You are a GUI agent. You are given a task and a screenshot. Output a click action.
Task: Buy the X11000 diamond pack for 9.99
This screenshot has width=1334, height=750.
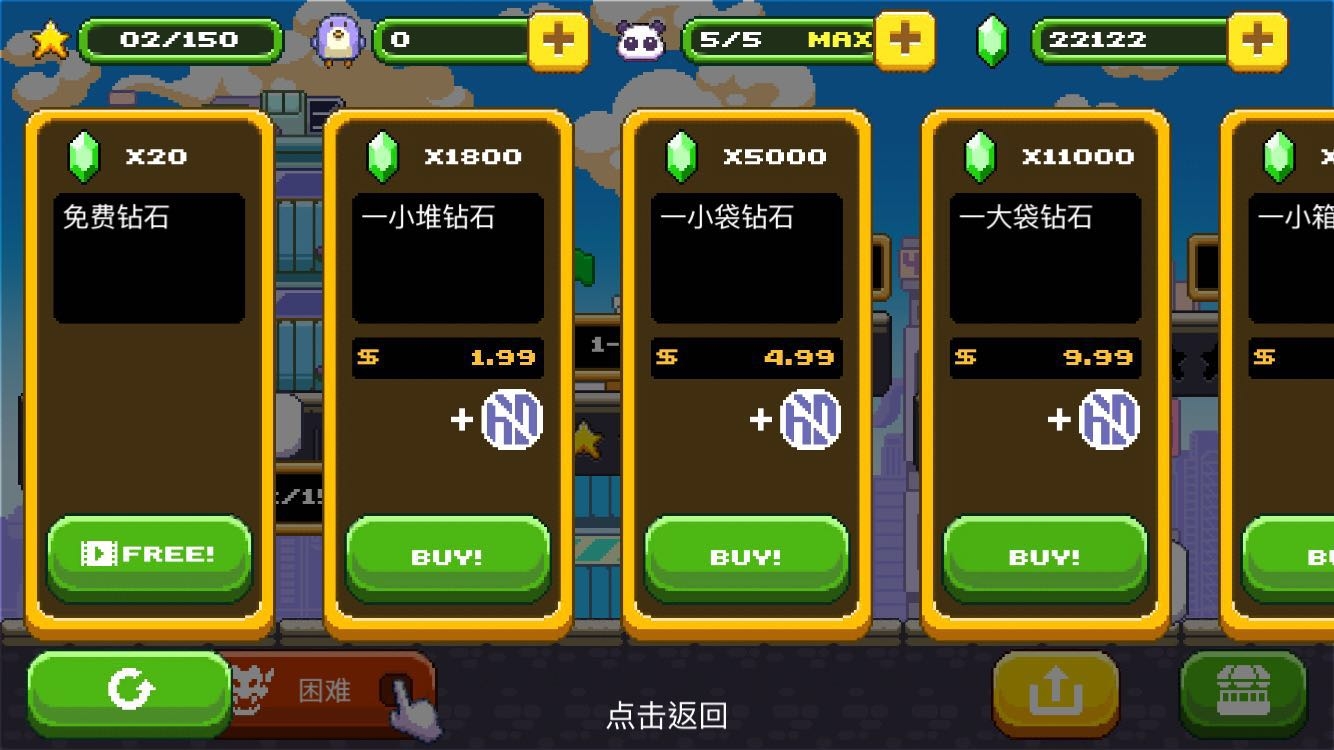[x=1044, y=557]
